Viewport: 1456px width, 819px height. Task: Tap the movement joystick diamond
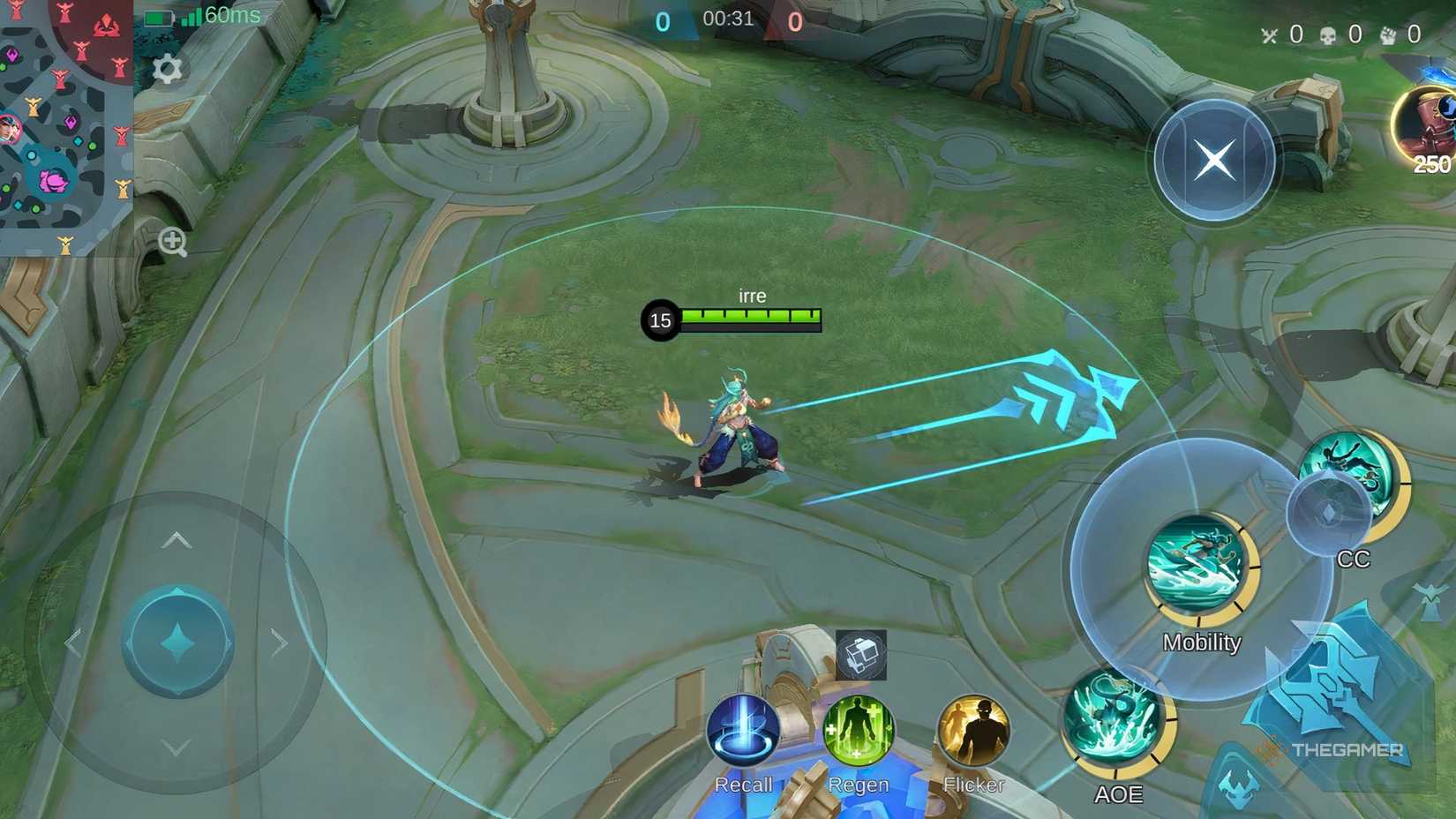176,642
